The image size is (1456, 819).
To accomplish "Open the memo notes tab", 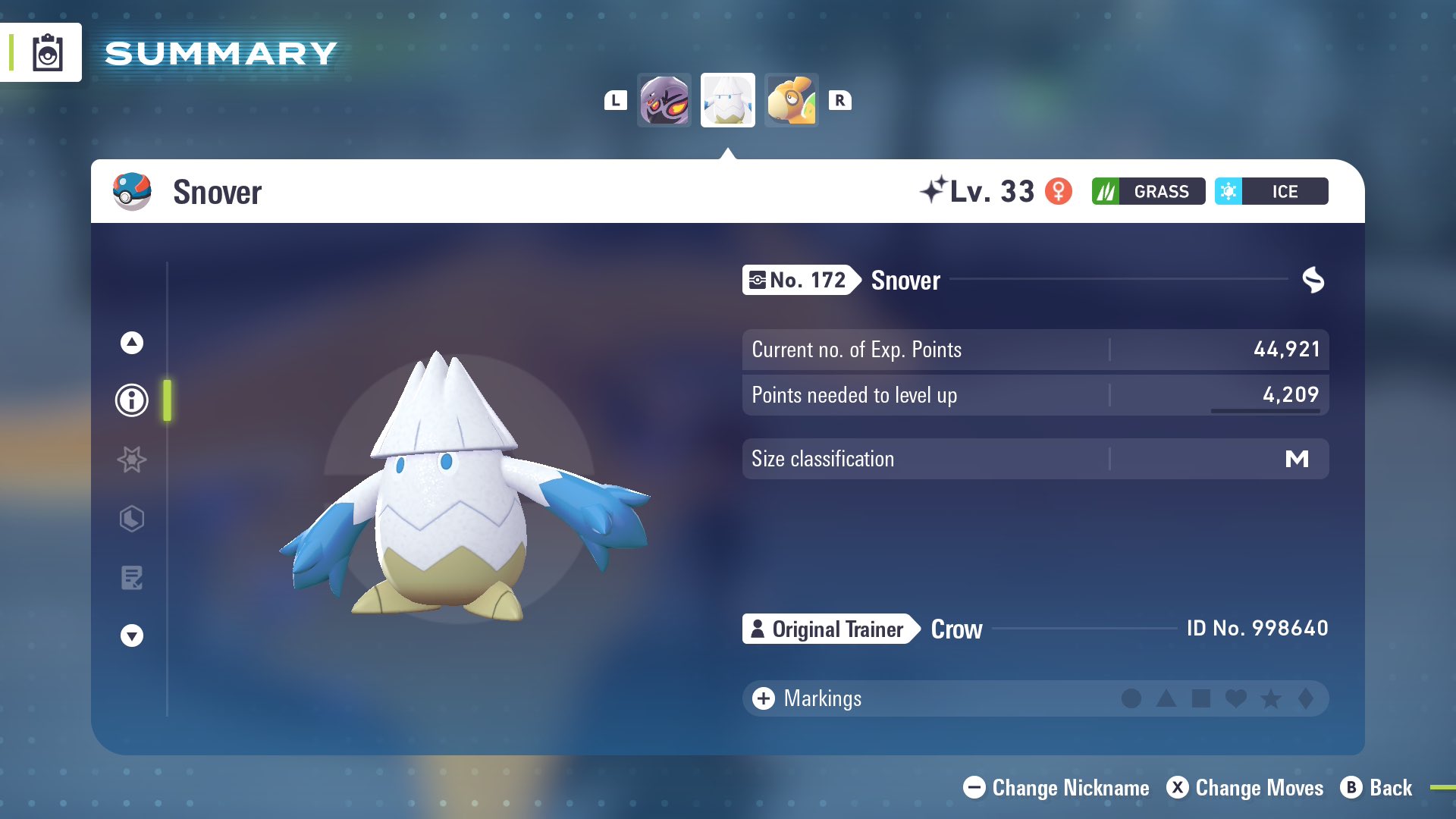I will point(132,578).
